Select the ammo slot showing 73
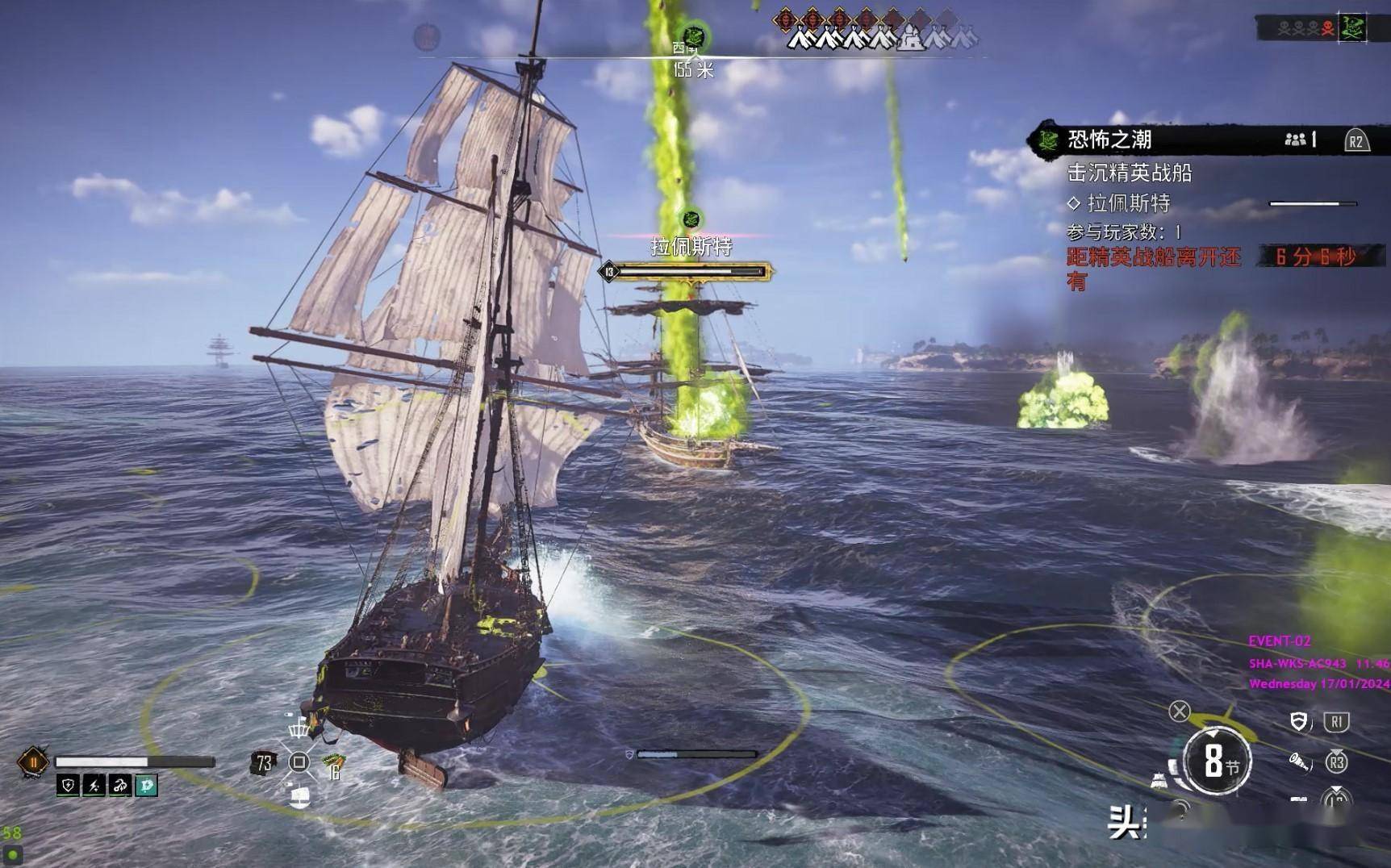This screenshot has height=868, width=1391. click(x=264, y=762)
